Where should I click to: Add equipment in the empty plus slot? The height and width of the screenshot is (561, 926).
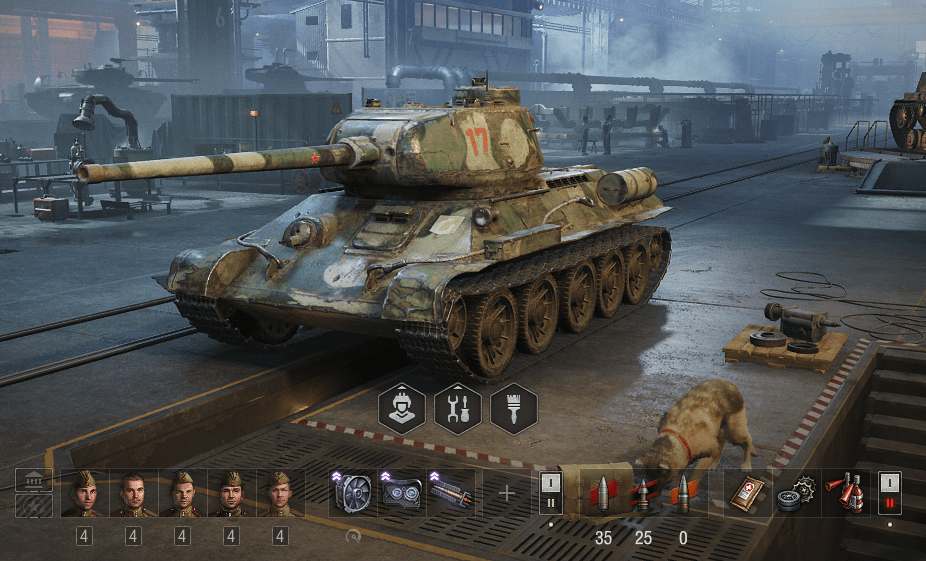507,493
